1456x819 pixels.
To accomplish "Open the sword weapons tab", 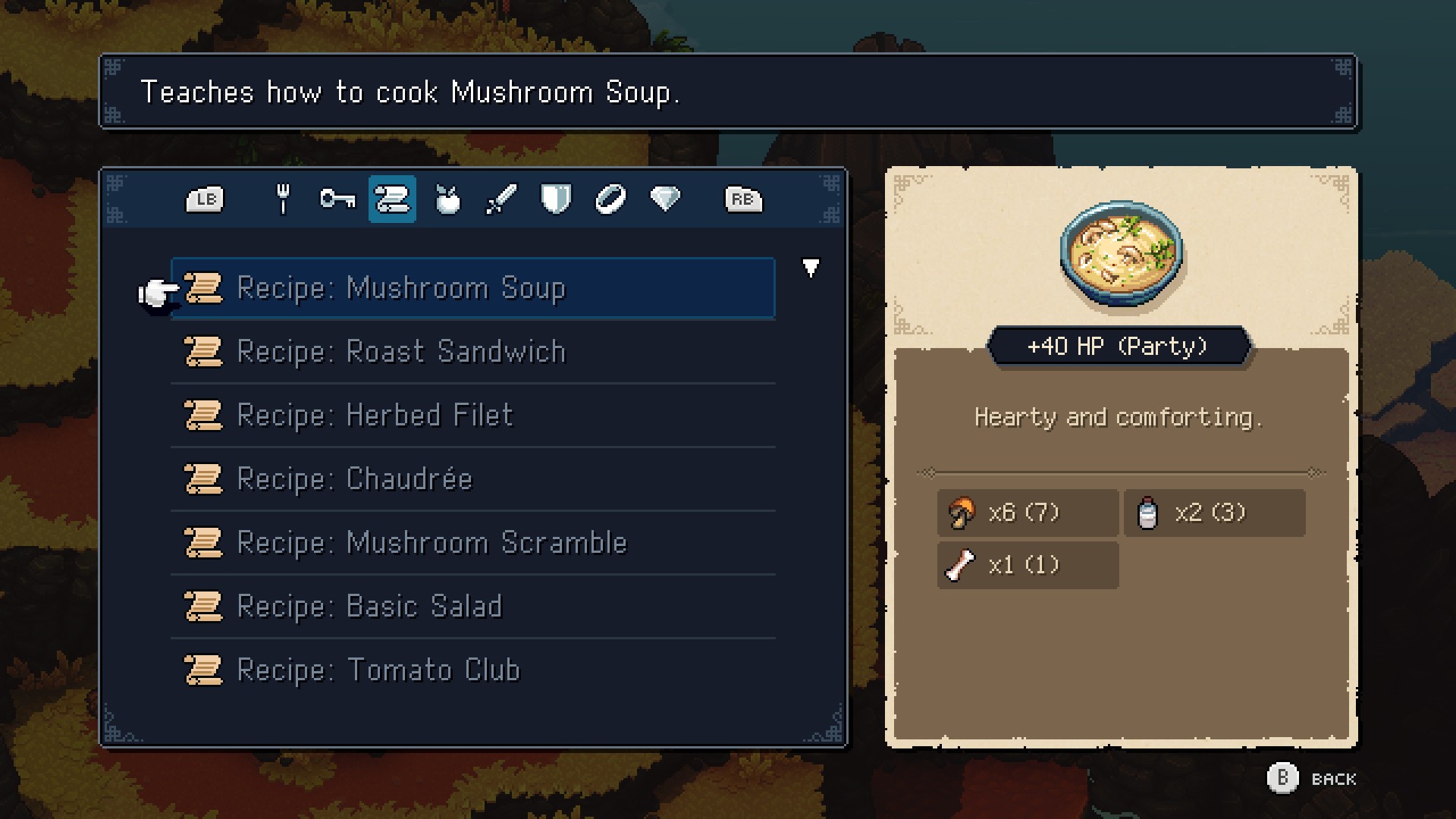I will click(501, 199).
